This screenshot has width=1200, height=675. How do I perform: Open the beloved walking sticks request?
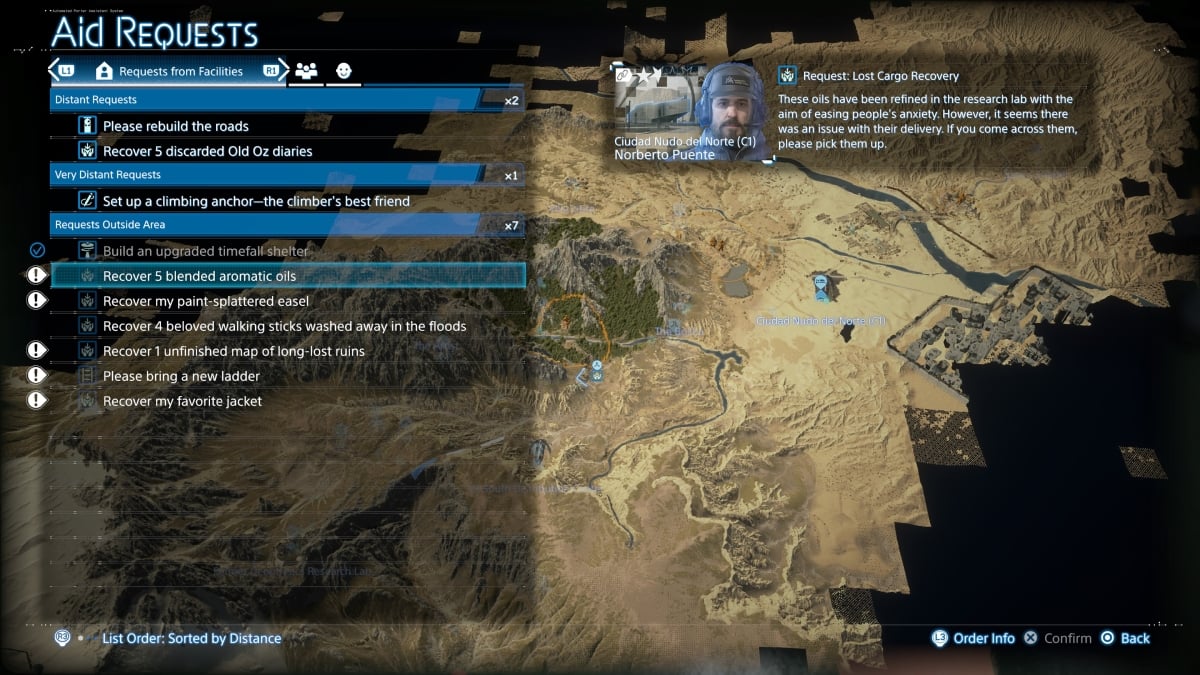(284, 326)
